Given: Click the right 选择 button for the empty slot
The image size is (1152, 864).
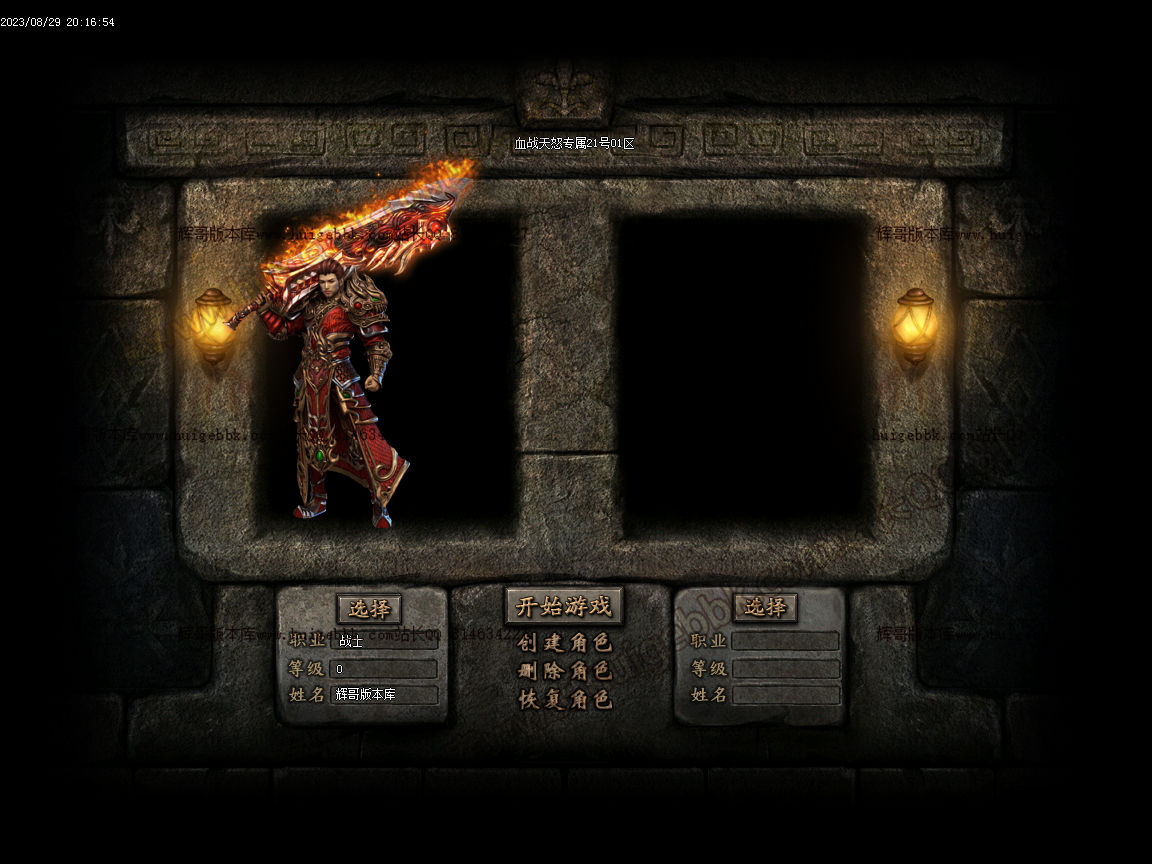Looking at the screenshot, I should click(765, 606).
